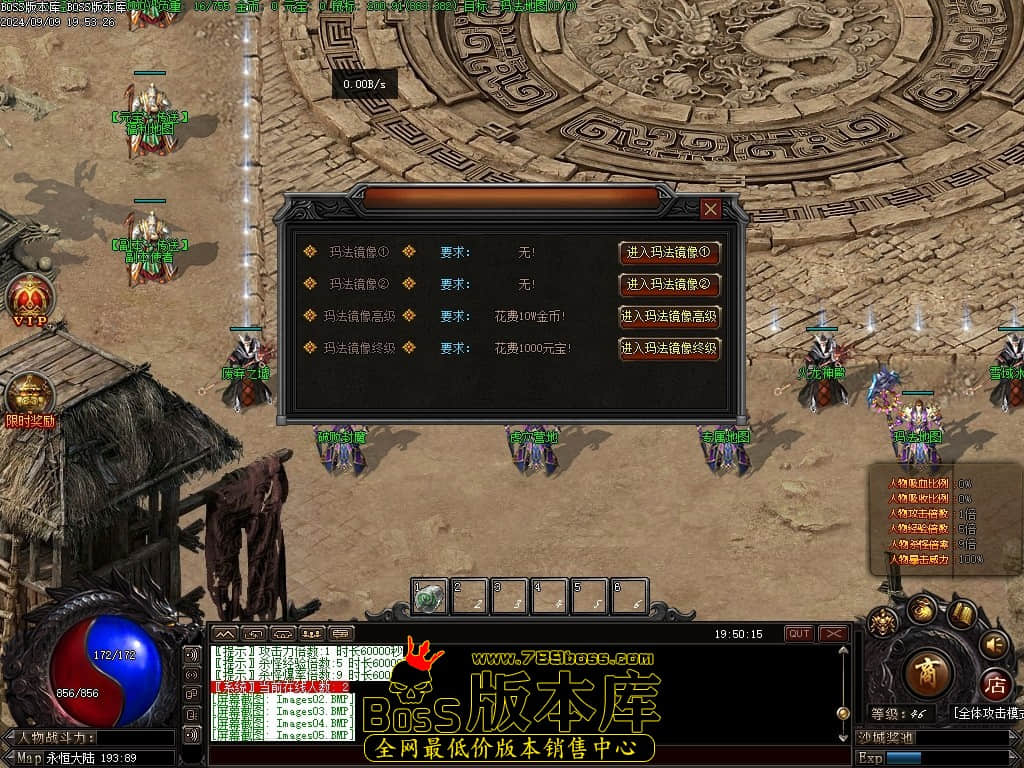
Task: Open the book icon in the round menu
Action: (x=962, y=613)
